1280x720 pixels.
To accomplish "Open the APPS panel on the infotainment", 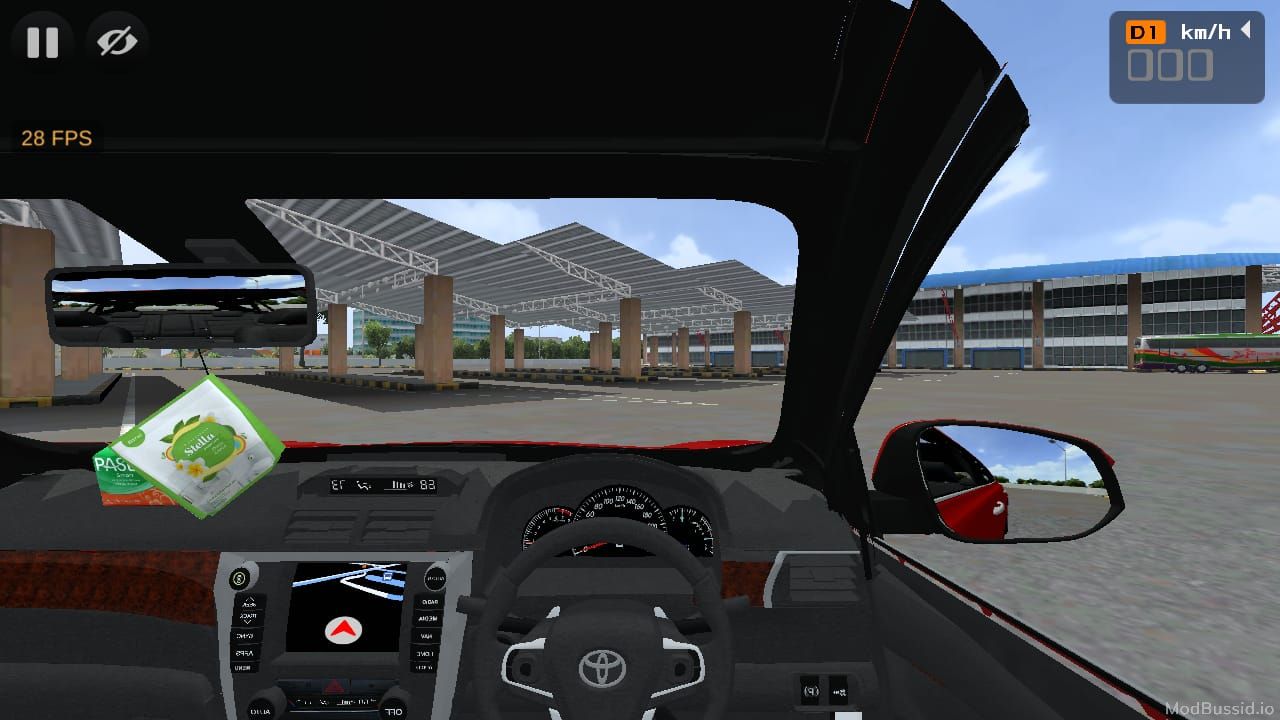I will [x=244, y=652].
